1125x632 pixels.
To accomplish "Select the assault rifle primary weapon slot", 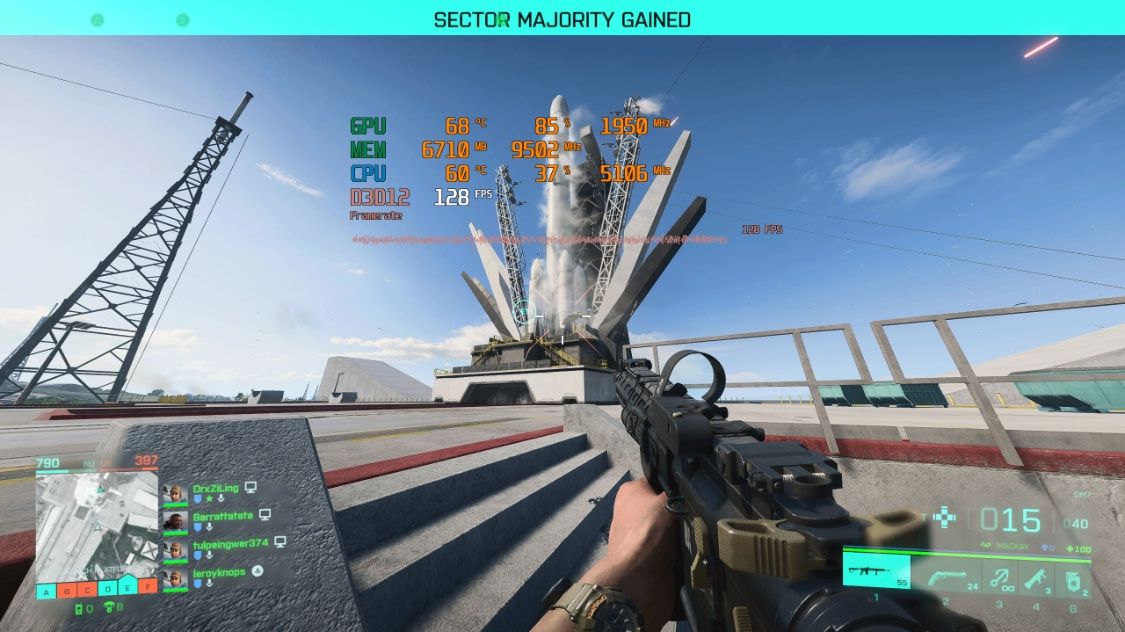I will pos(876,572).
